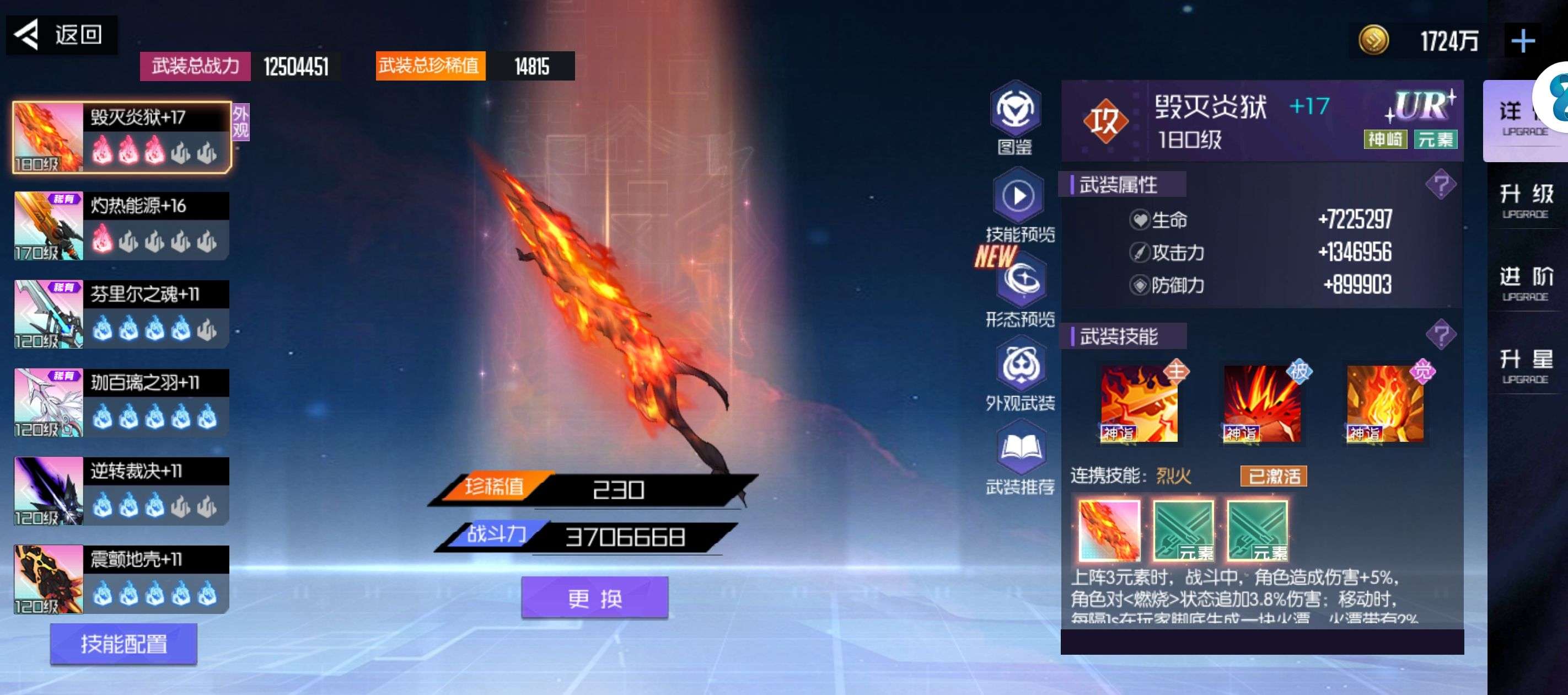This screenshot has height=695, width=1568.
Task: Select the 逆转裁决+11 weapon row
Action: [122, 491]
